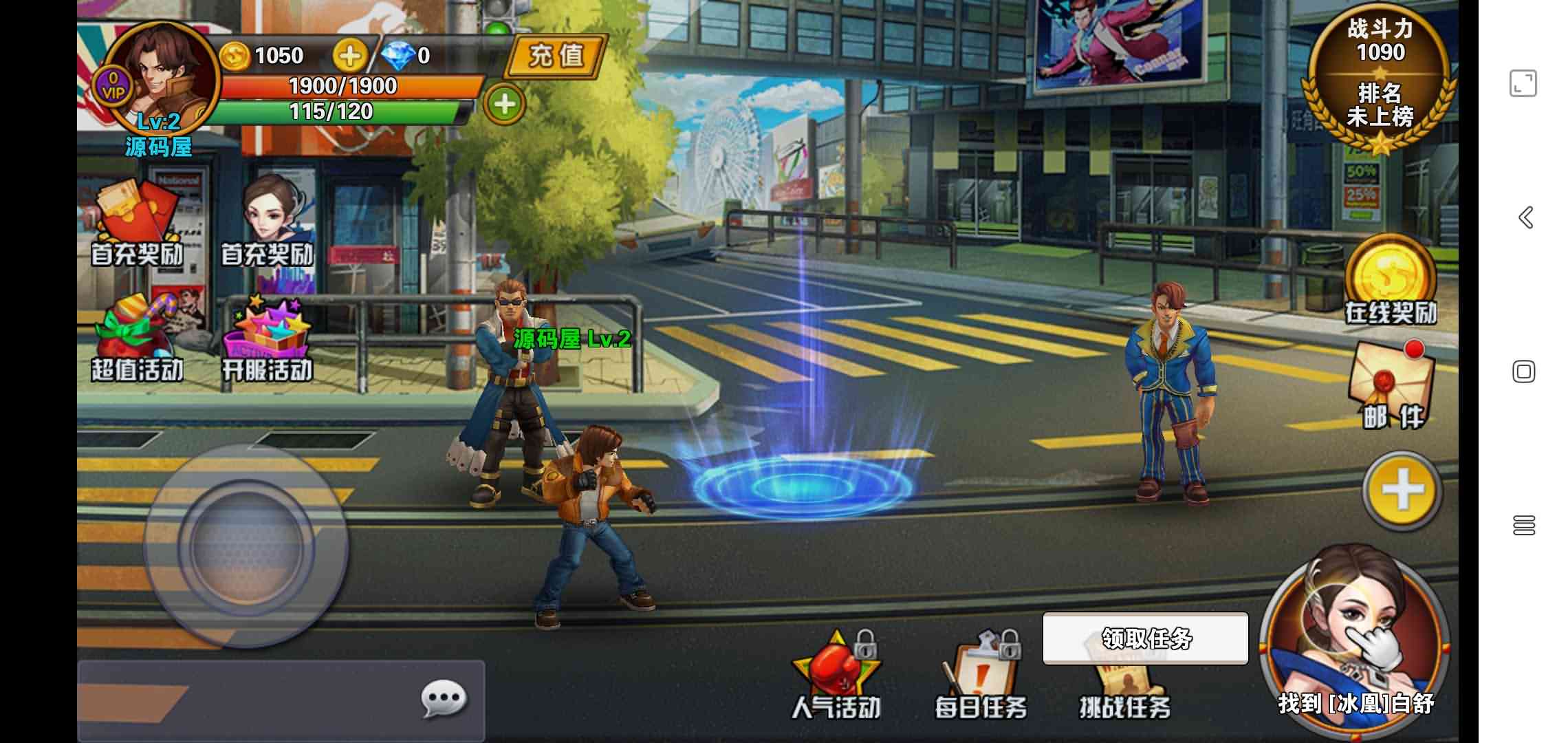Toggle the fullscreen icon in the side bar
This screenshot has width=1568, height=743.
(x=1523, y=83)
